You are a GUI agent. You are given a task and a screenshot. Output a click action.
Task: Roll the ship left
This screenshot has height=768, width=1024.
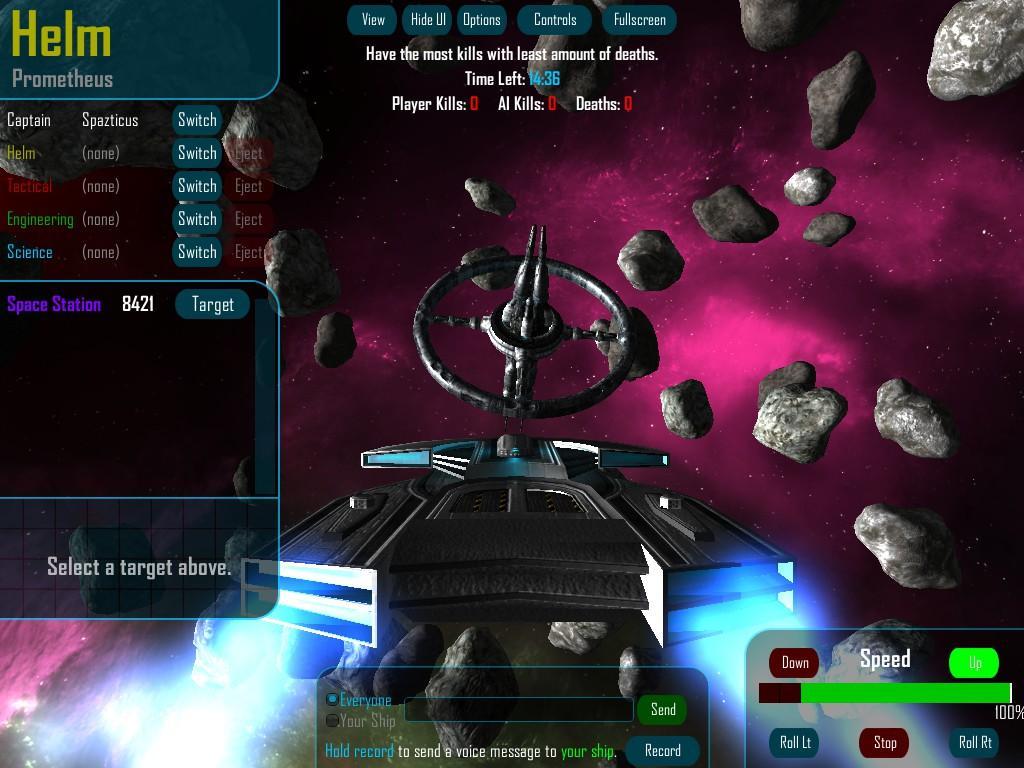click(795, 742)
